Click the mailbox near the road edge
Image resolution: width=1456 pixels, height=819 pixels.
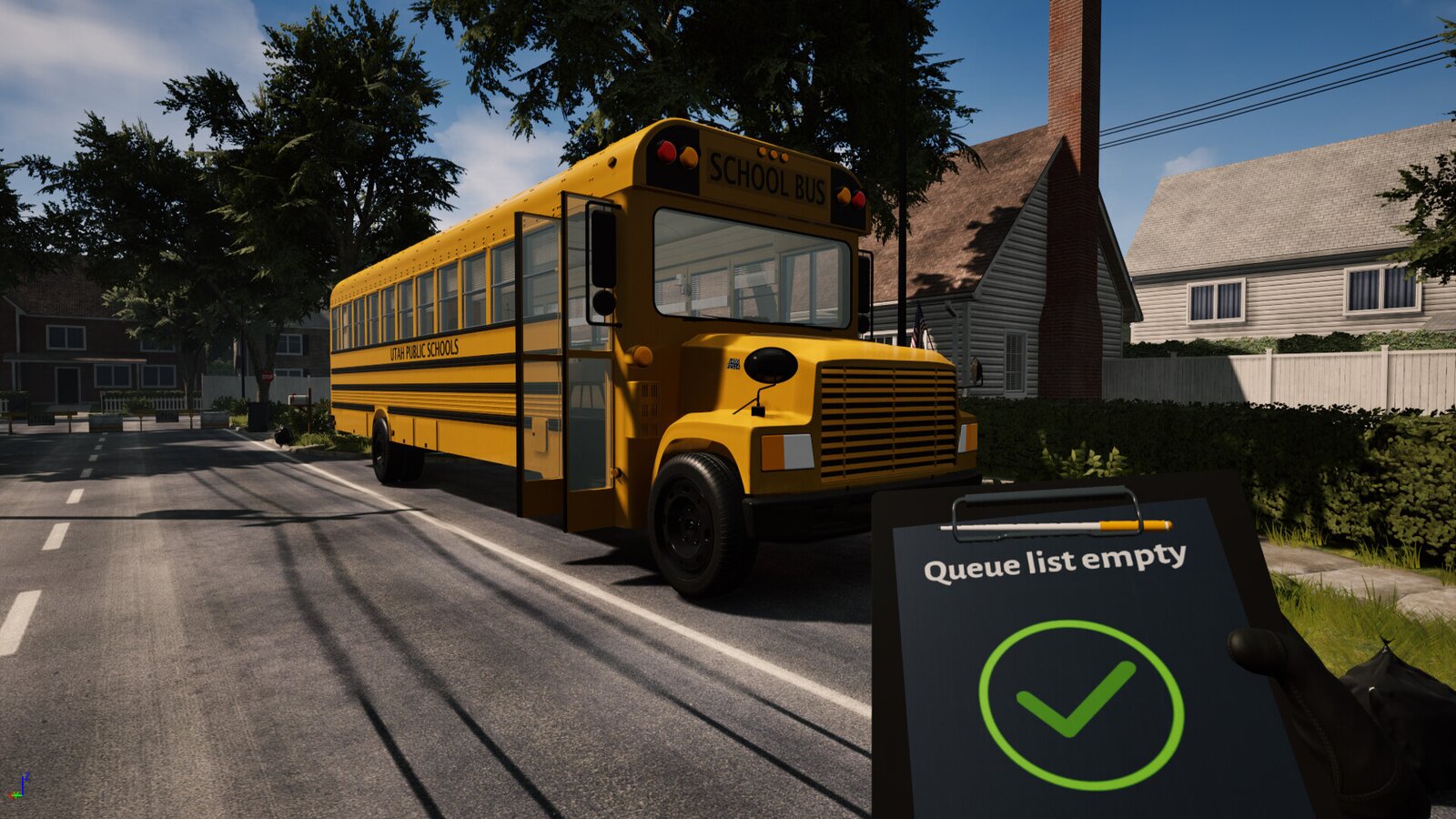pyautogui.click(x=298, y=400)
